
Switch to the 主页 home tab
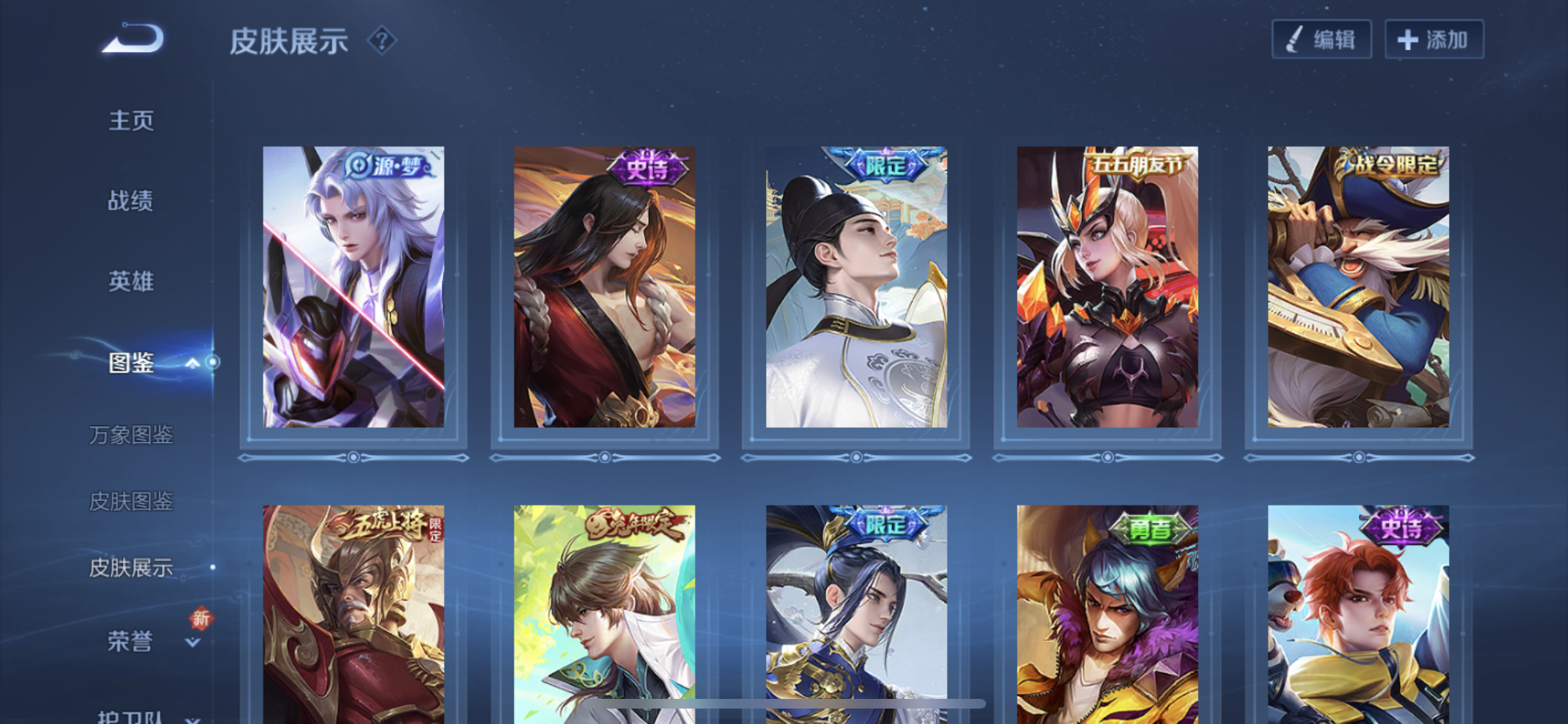pos(131,120)
